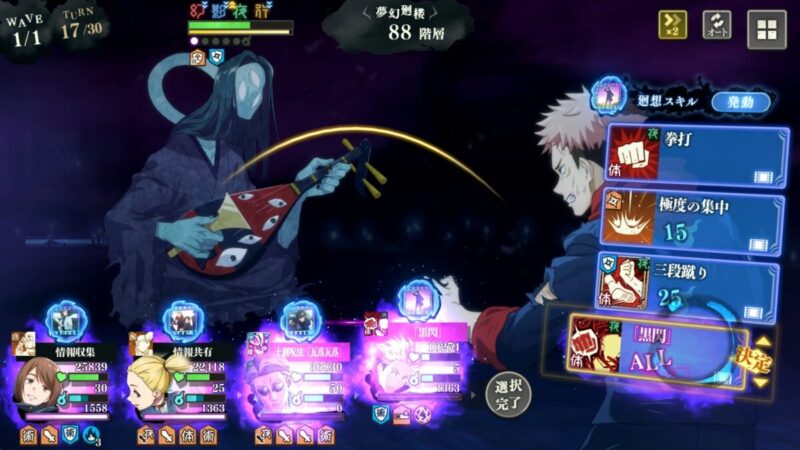The width and height of the screenshot is (800, 450).
Task: Select the 三段蹴り skill card
Action: tap(688, 281)
